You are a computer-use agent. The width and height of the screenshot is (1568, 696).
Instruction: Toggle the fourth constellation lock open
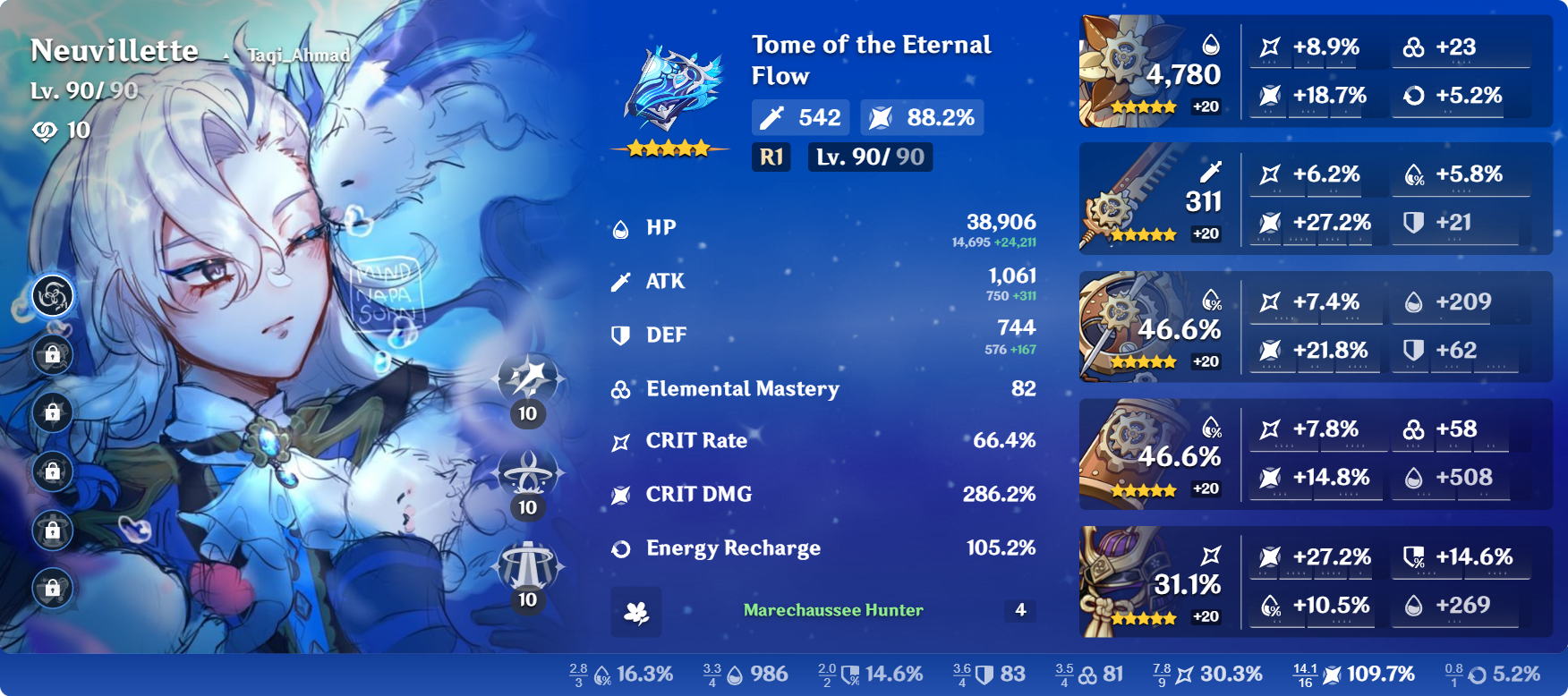(53, 471)
